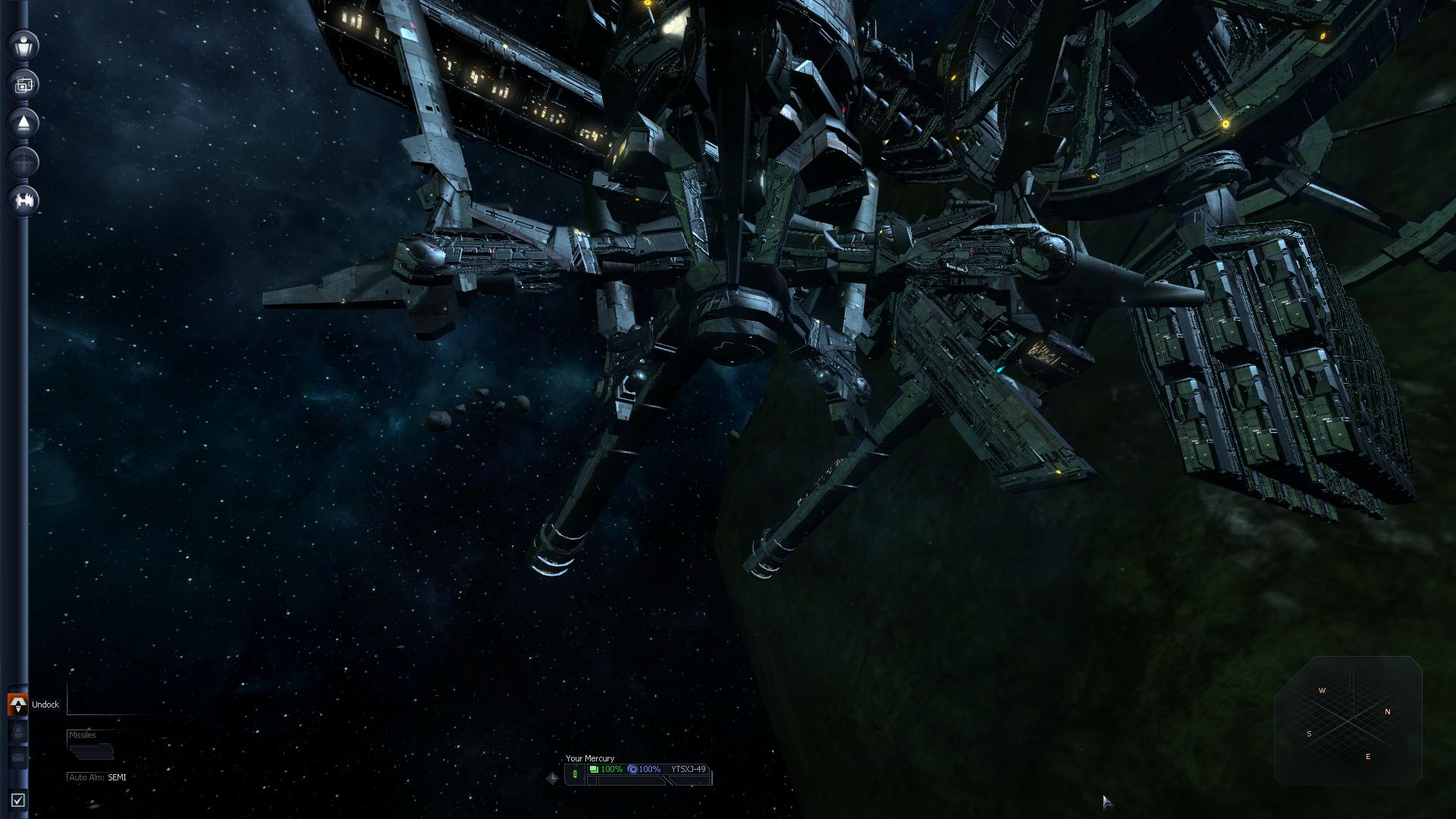Screen dimensions: 1456x819
Task: Click the target lock icon below Undock
Action: (x=18, y=730)
